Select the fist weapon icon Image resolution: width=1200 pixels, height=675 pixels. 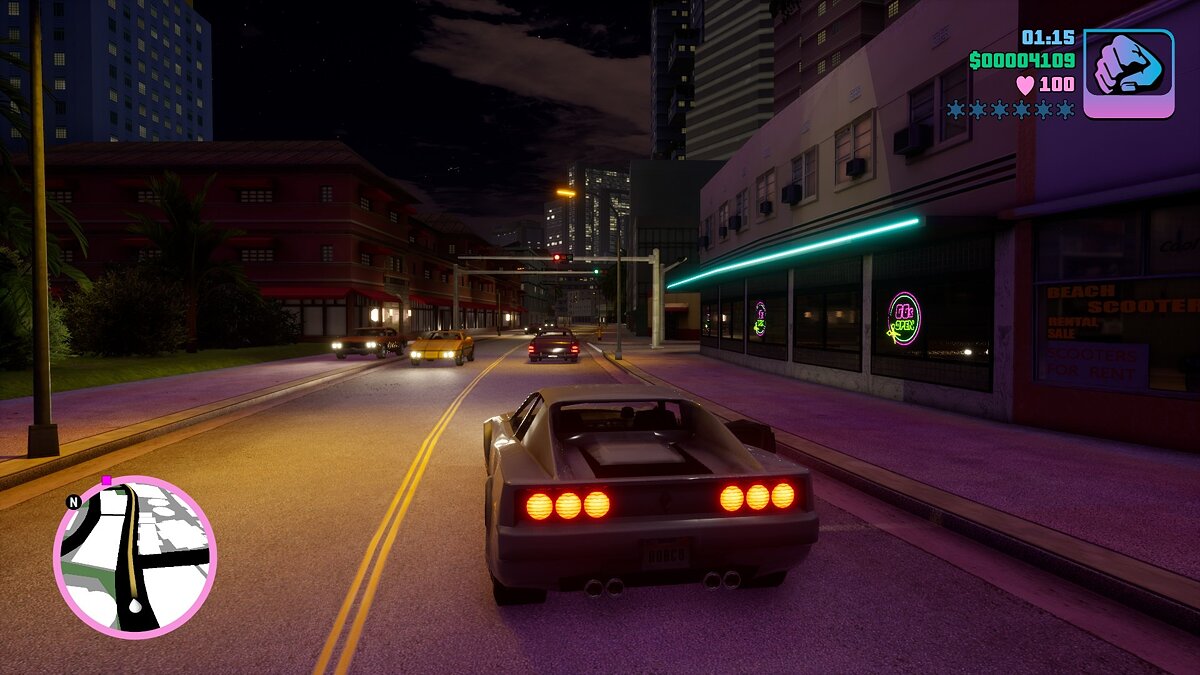[x=1128, y=73]
